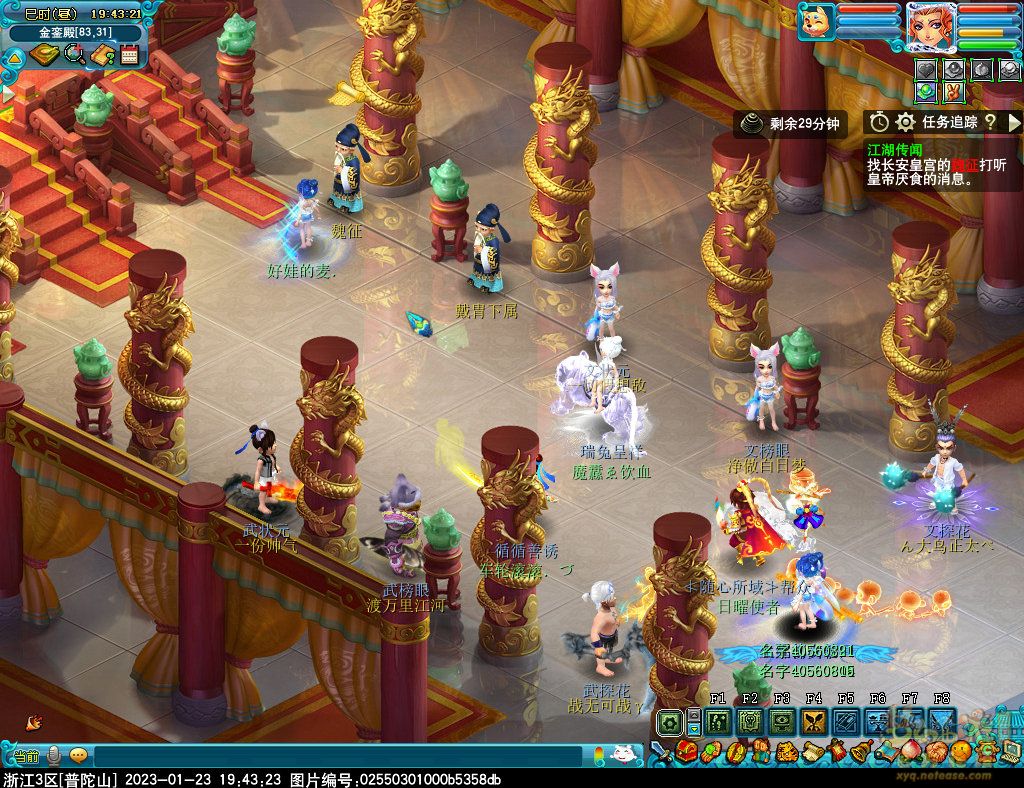This screenshot has width=1024, height=788.
Task: Click the magnifying glass search icon
Action: click(74, 54)
